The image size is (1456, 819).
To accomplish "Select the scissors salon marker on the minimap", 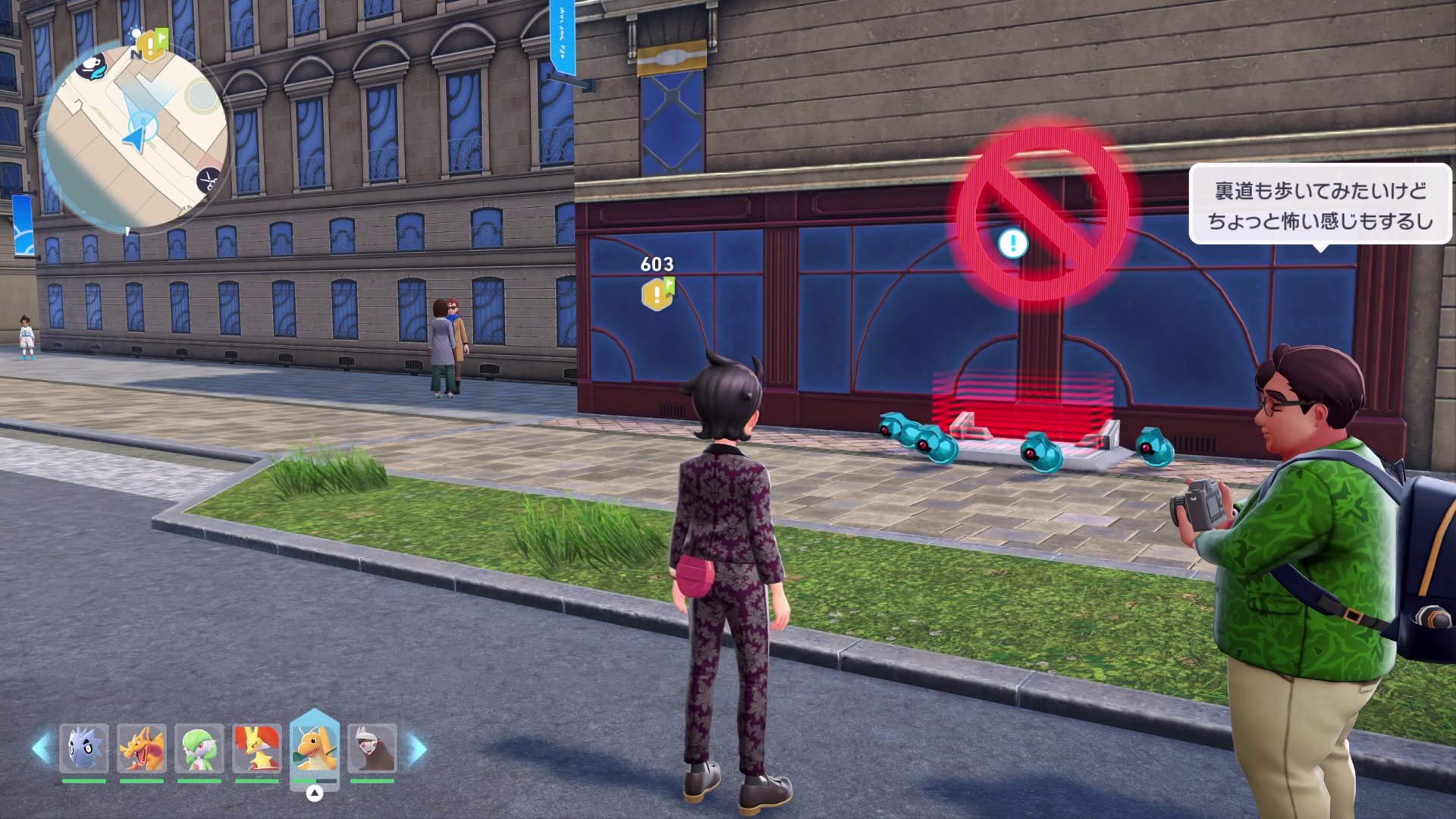I will coord(206,180).
